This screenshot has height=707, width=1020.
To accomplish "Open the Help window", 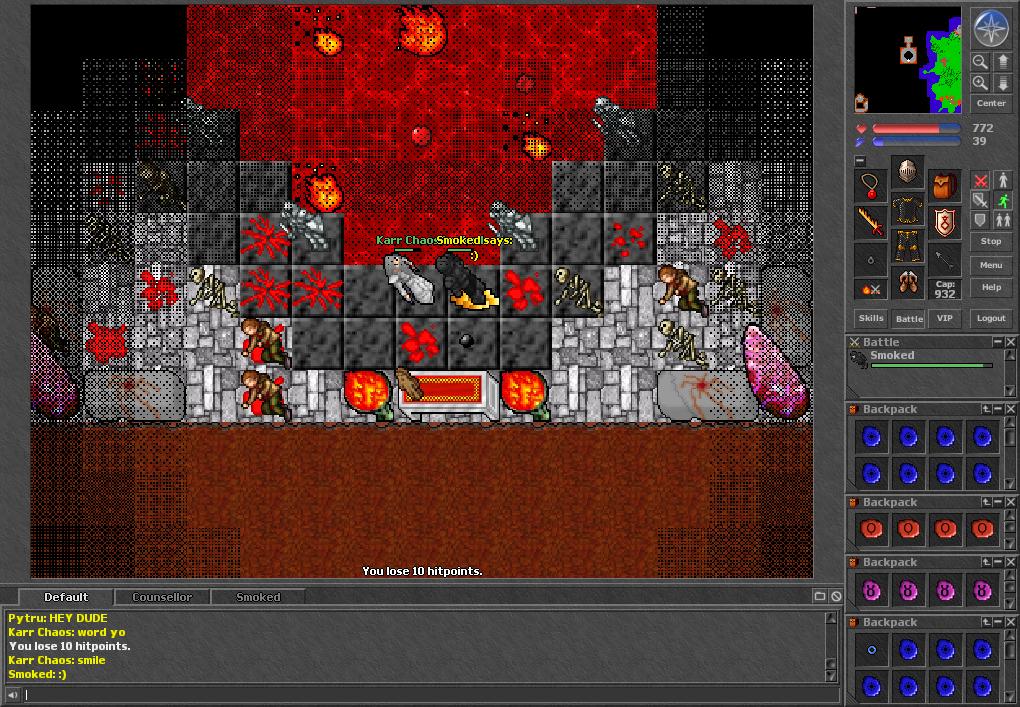I will pos(990,287).
